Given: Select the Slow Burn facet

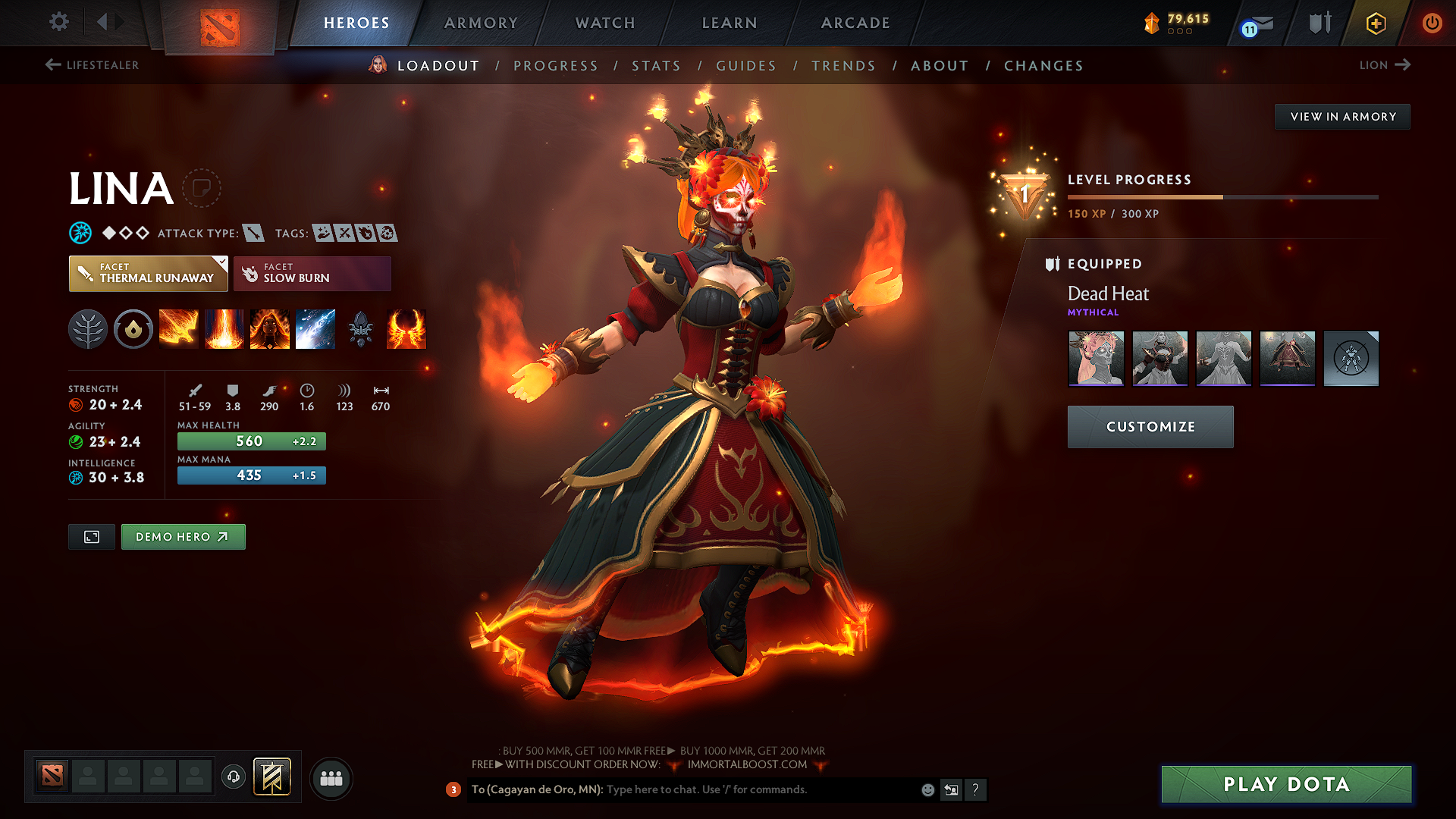Looking at the screenshot, I should [312, 274].
